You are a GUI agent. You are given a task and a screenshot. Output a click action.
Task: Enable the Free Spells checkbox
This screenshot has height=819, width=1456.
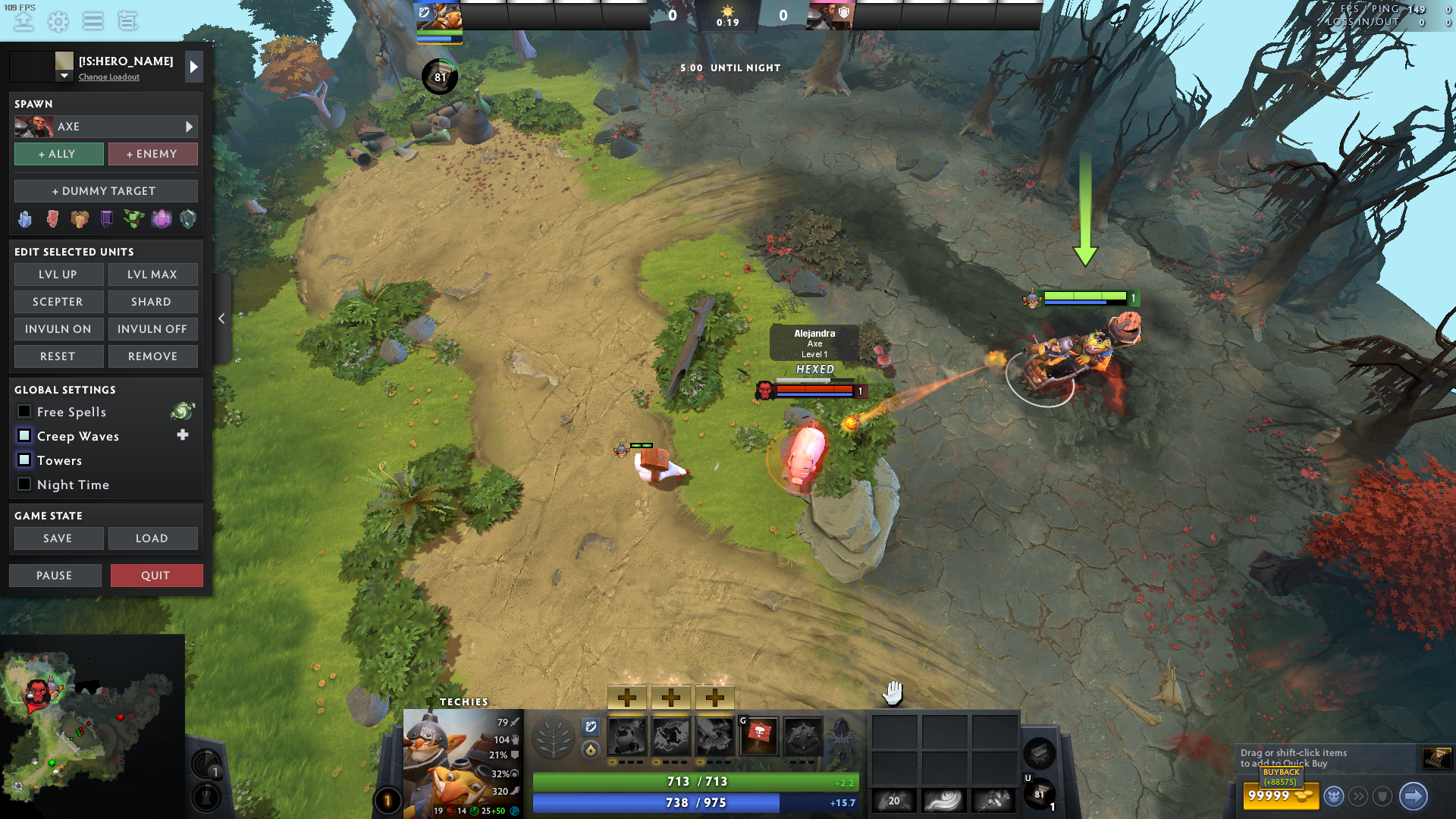tap(24, 412)
